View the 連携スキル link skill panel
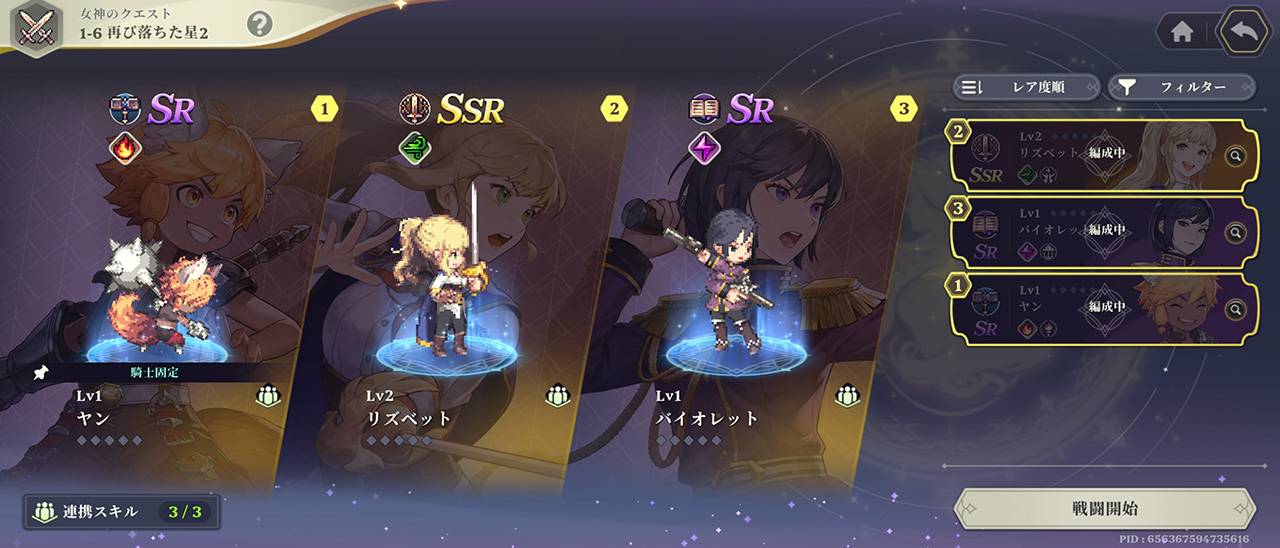Image resolution: width=1280 pixels, height=548 pixels. point(122,512)
